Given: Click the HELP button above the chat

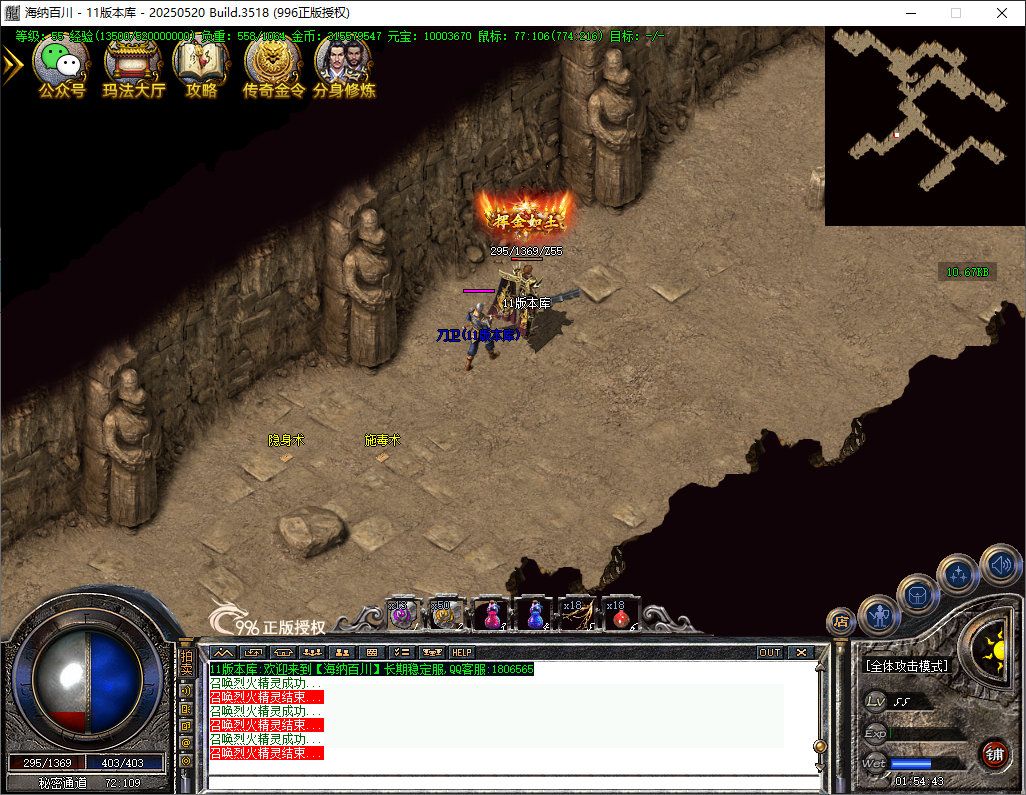Looking at the screenshot, I should (461, 653).
